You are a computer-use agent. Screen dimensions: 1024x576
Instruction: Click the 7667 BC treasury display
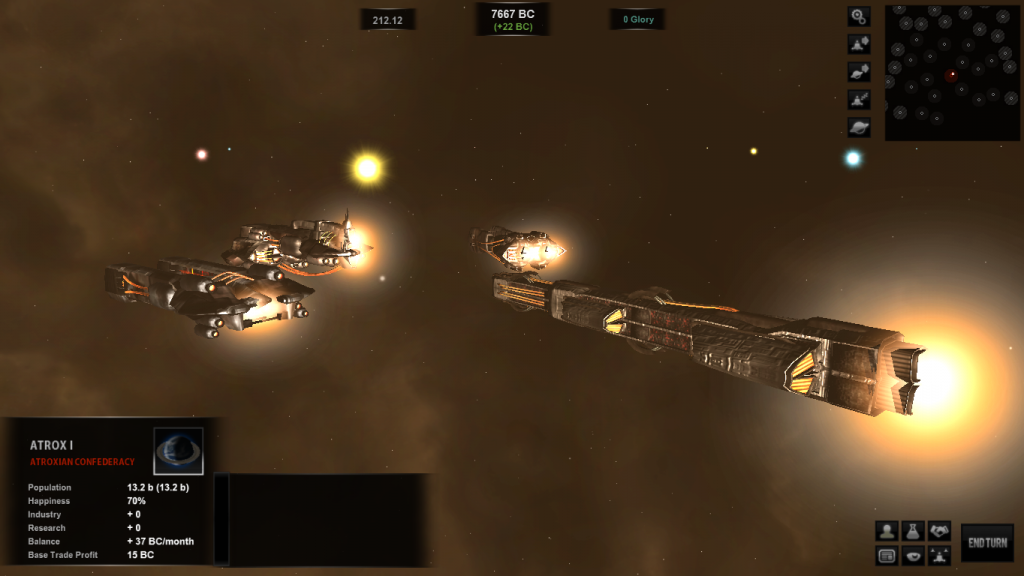pos(512,19)
